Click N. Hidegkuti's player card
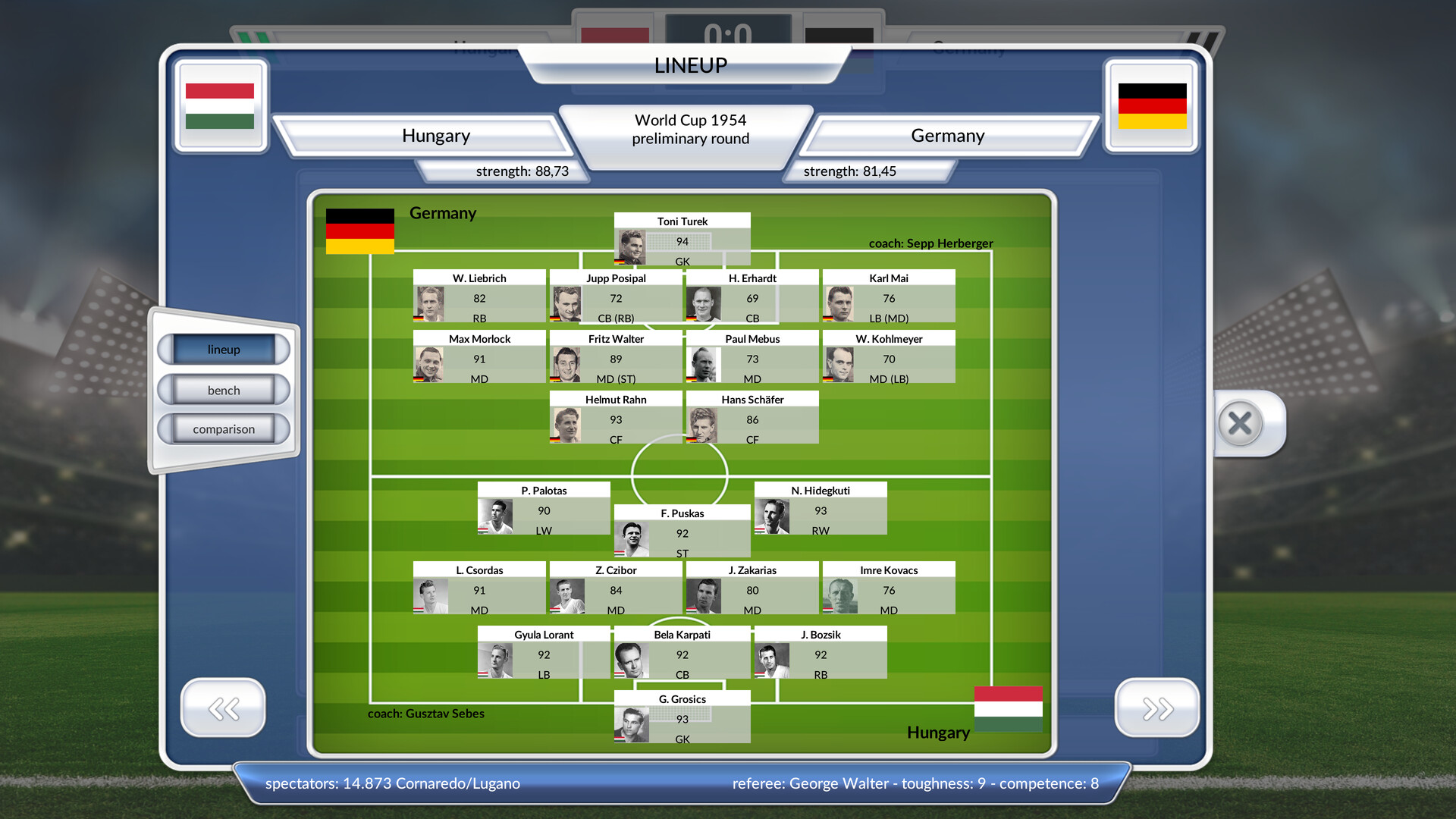This screenshot has height=819, width=1456. point(820,508)
